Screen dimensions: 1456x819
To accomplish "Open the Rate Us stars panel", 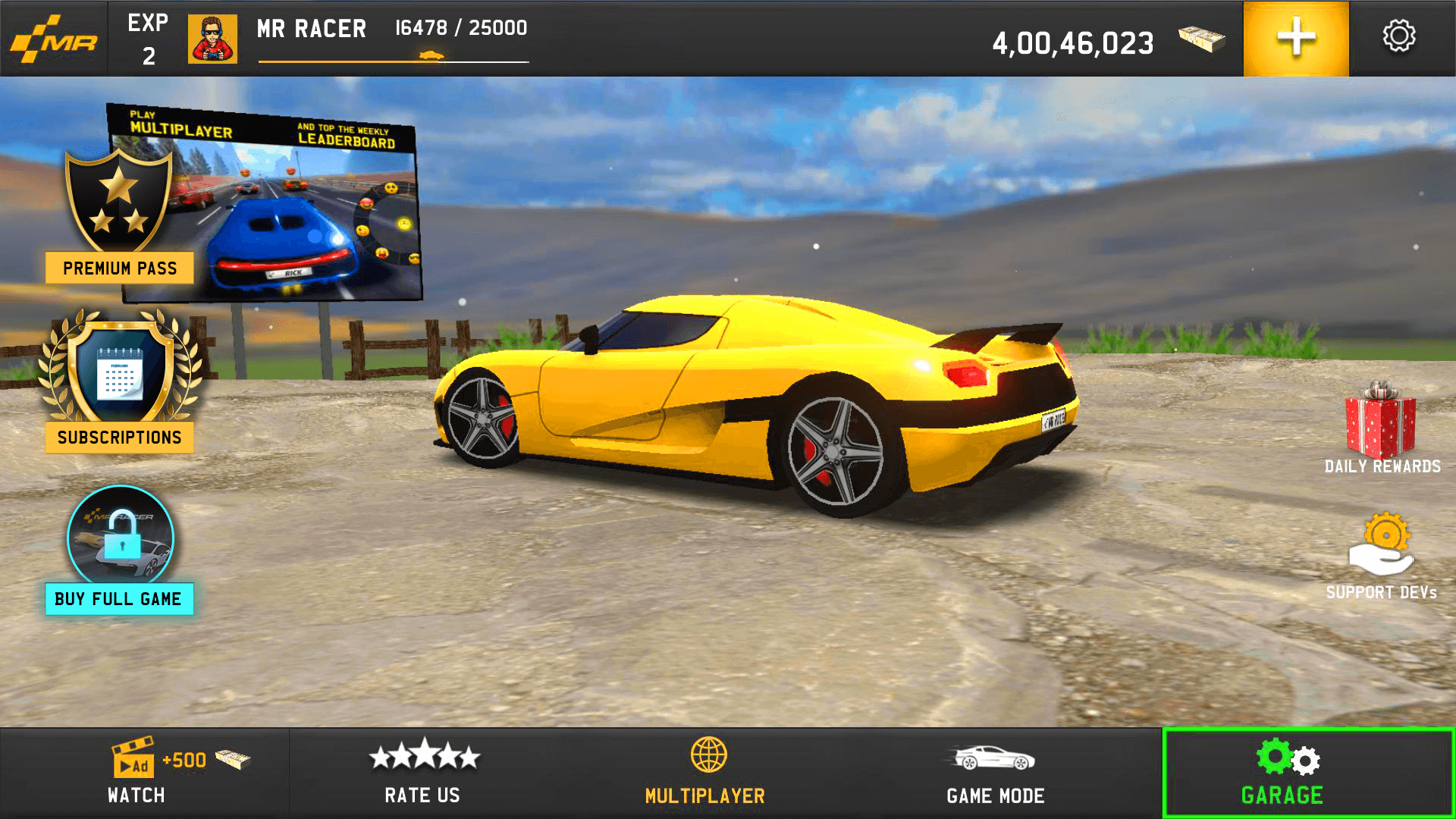I will (x=423, y=770).
